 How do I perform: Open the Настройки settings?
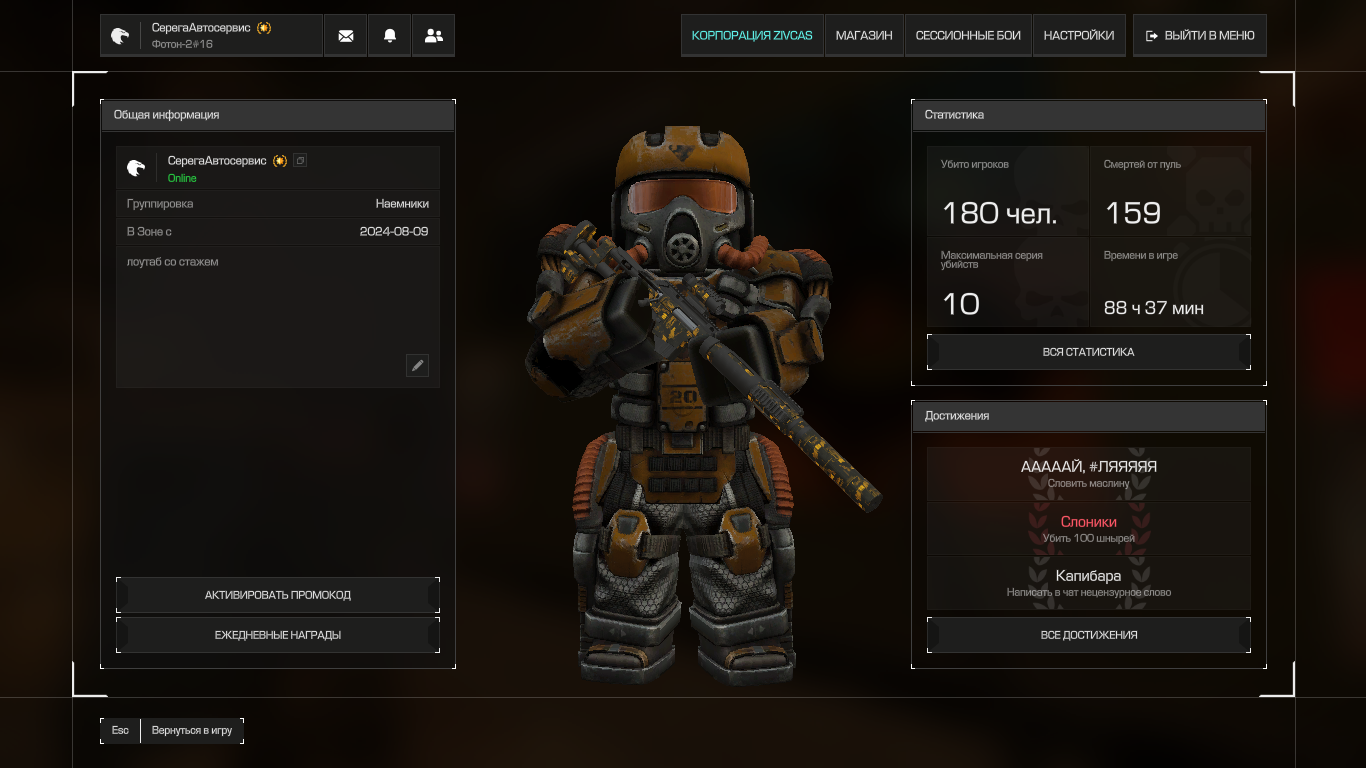tap(1078, 36)
